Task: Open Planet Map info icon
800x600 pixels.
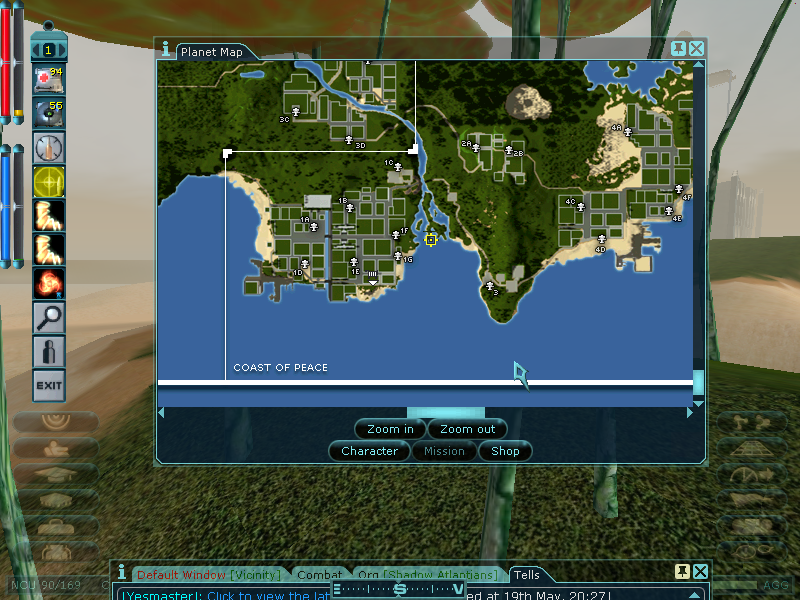Action: pos(165,48)
